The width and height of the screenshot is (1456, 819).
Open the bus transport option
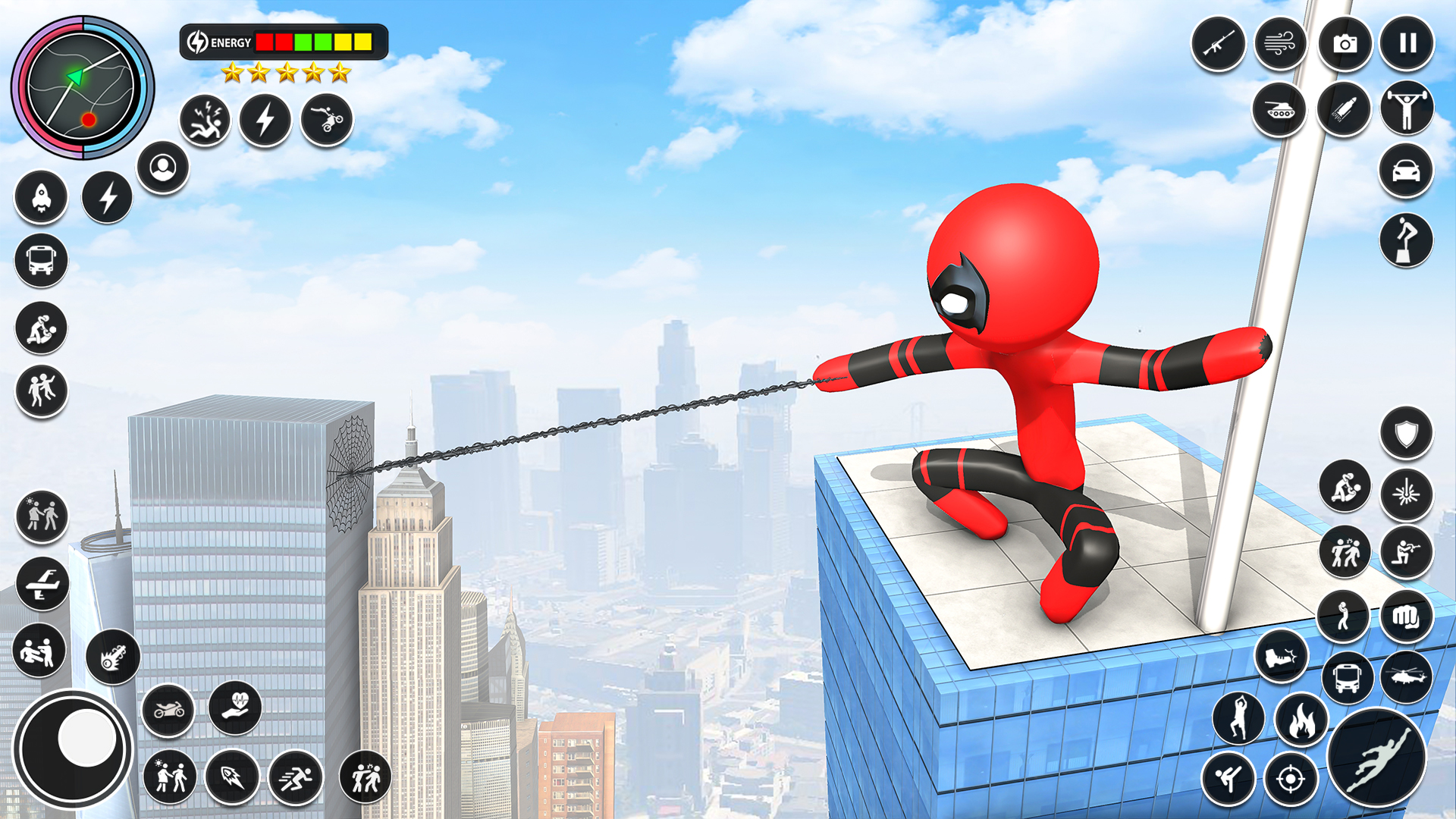tap(42, 259)
